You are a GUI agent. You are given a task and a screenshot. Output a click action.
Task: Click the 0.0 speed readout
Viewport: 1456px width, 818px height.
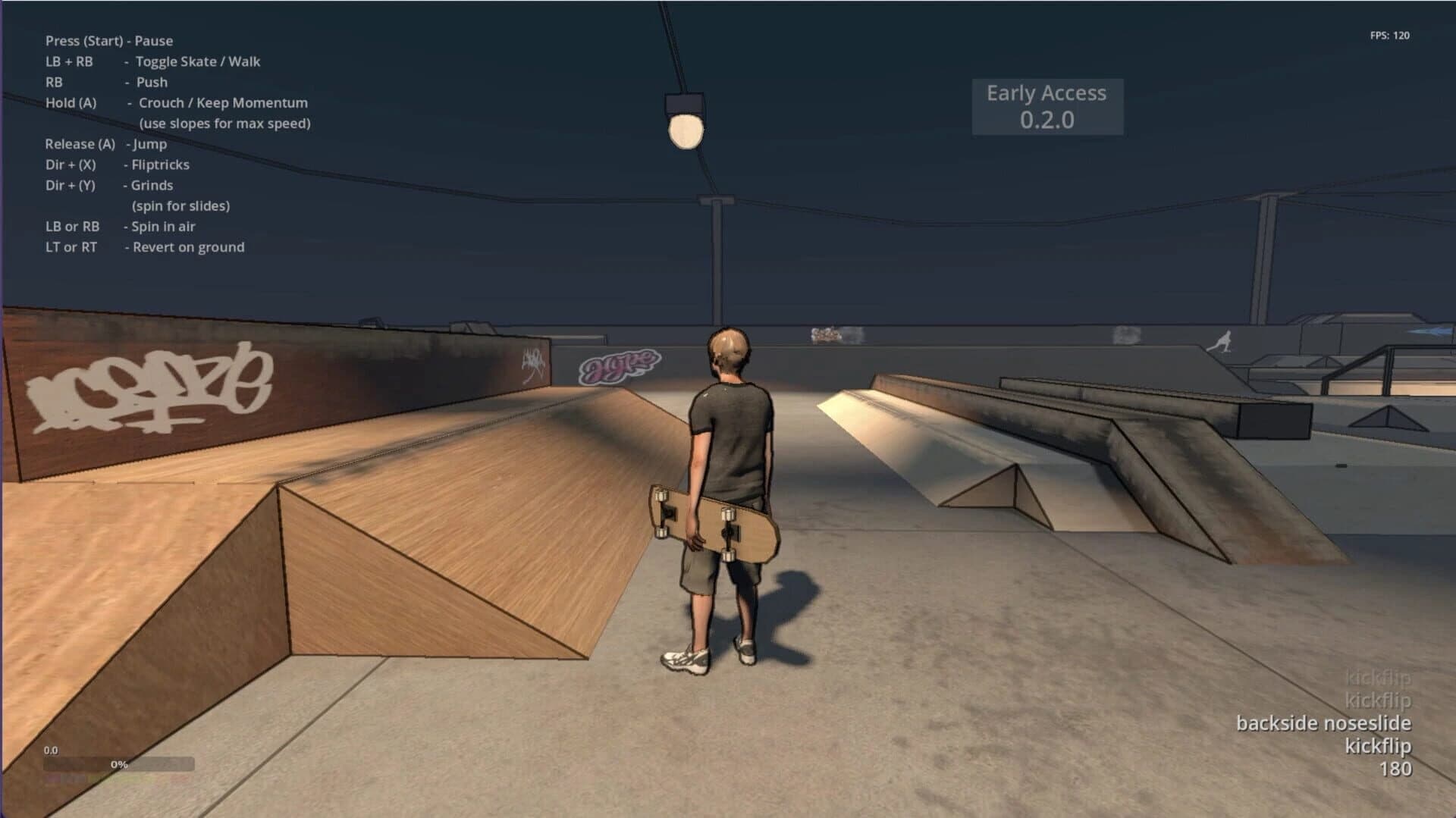[x=50, y=750]
